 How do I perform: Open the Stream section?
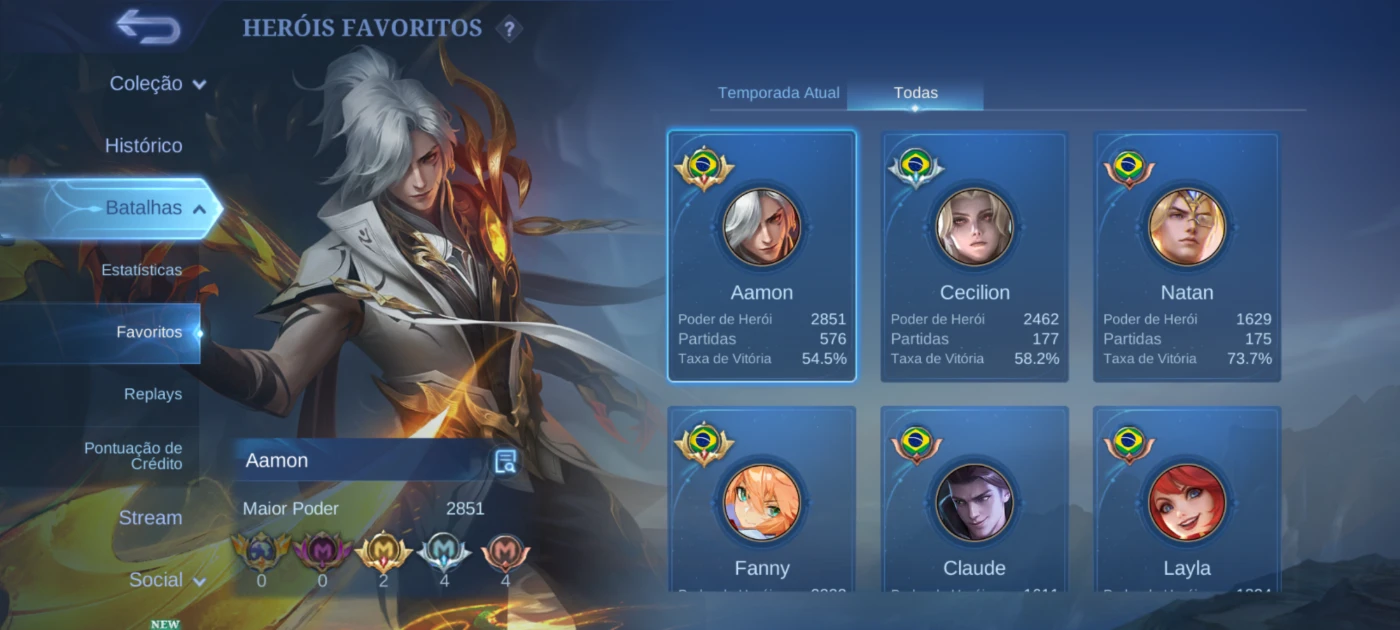(151, 518)
